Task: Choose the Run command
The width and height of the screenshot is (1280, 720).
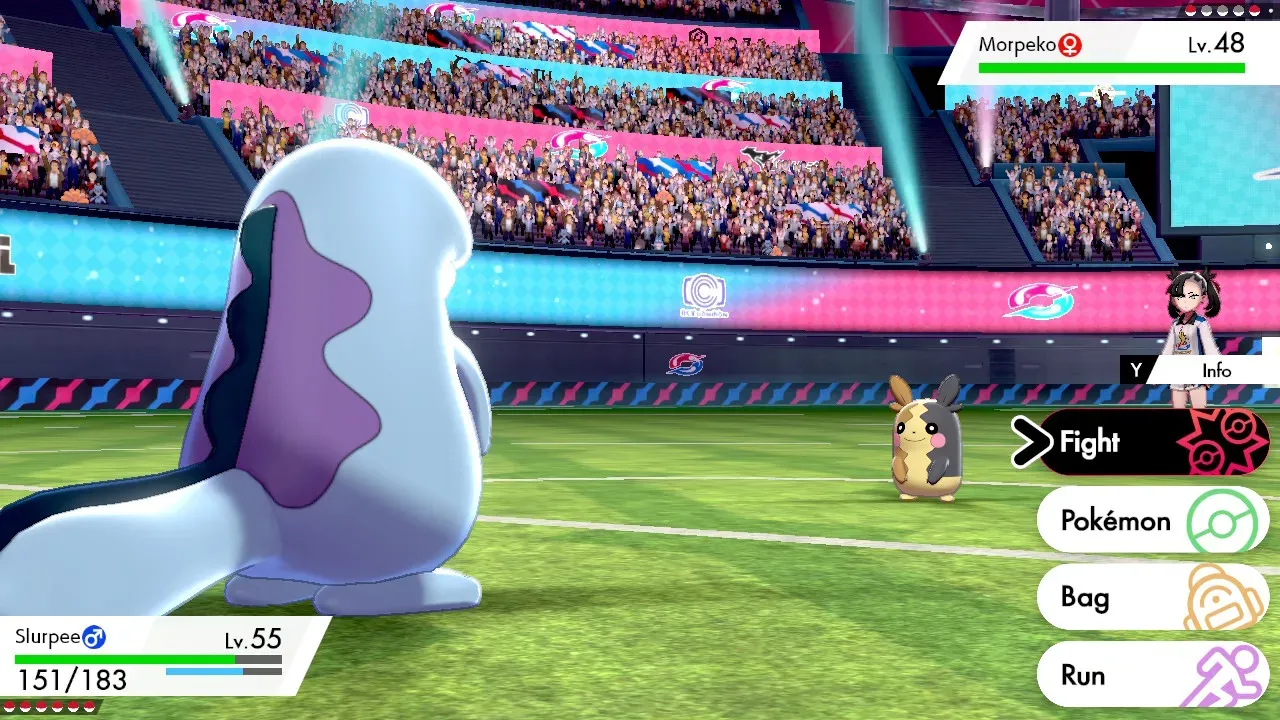Action: click(x=1150, y=675)
